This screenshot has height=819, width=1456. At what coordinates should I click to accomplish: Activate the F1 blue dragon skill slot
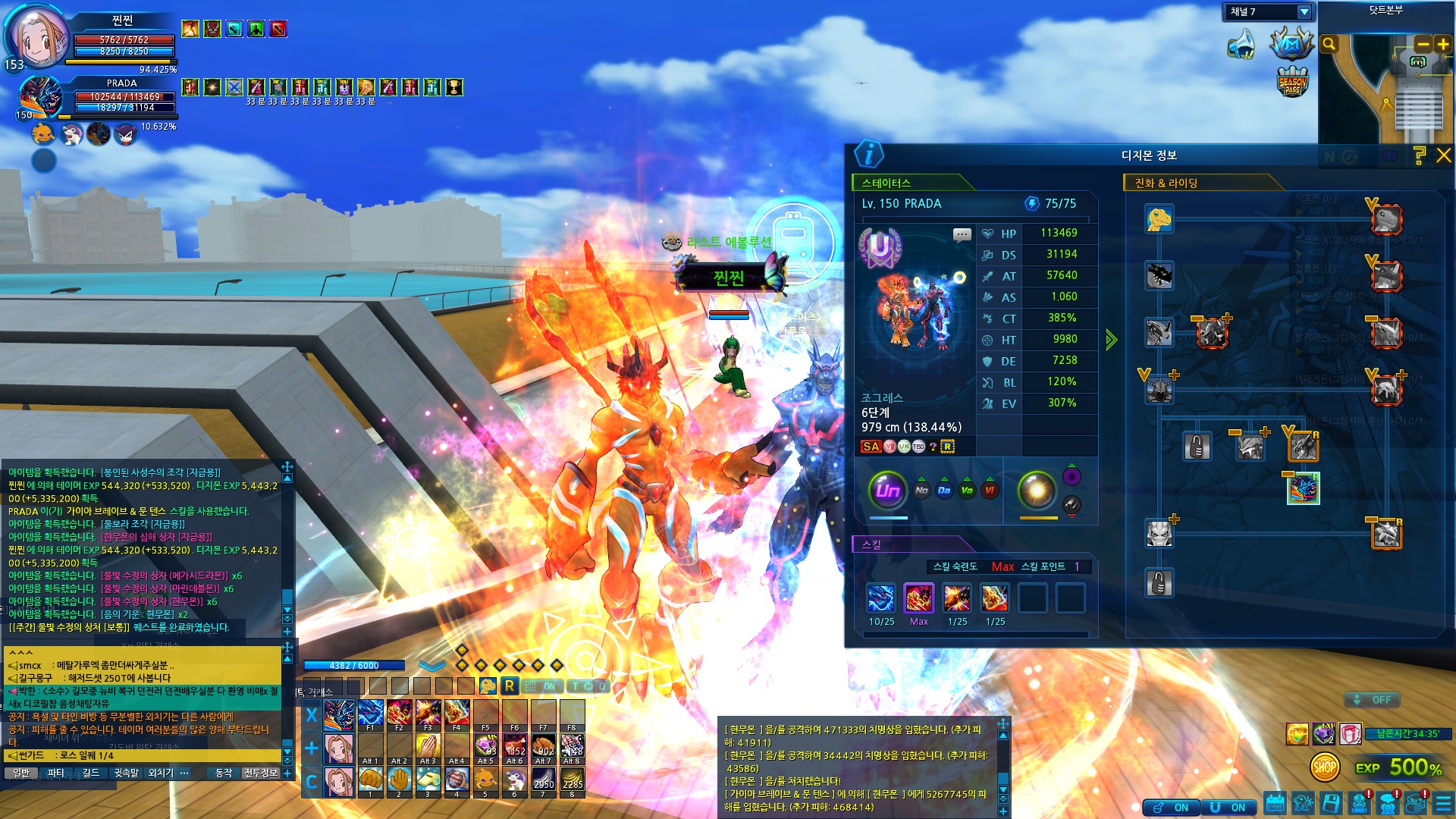click(x=370, y=714)
